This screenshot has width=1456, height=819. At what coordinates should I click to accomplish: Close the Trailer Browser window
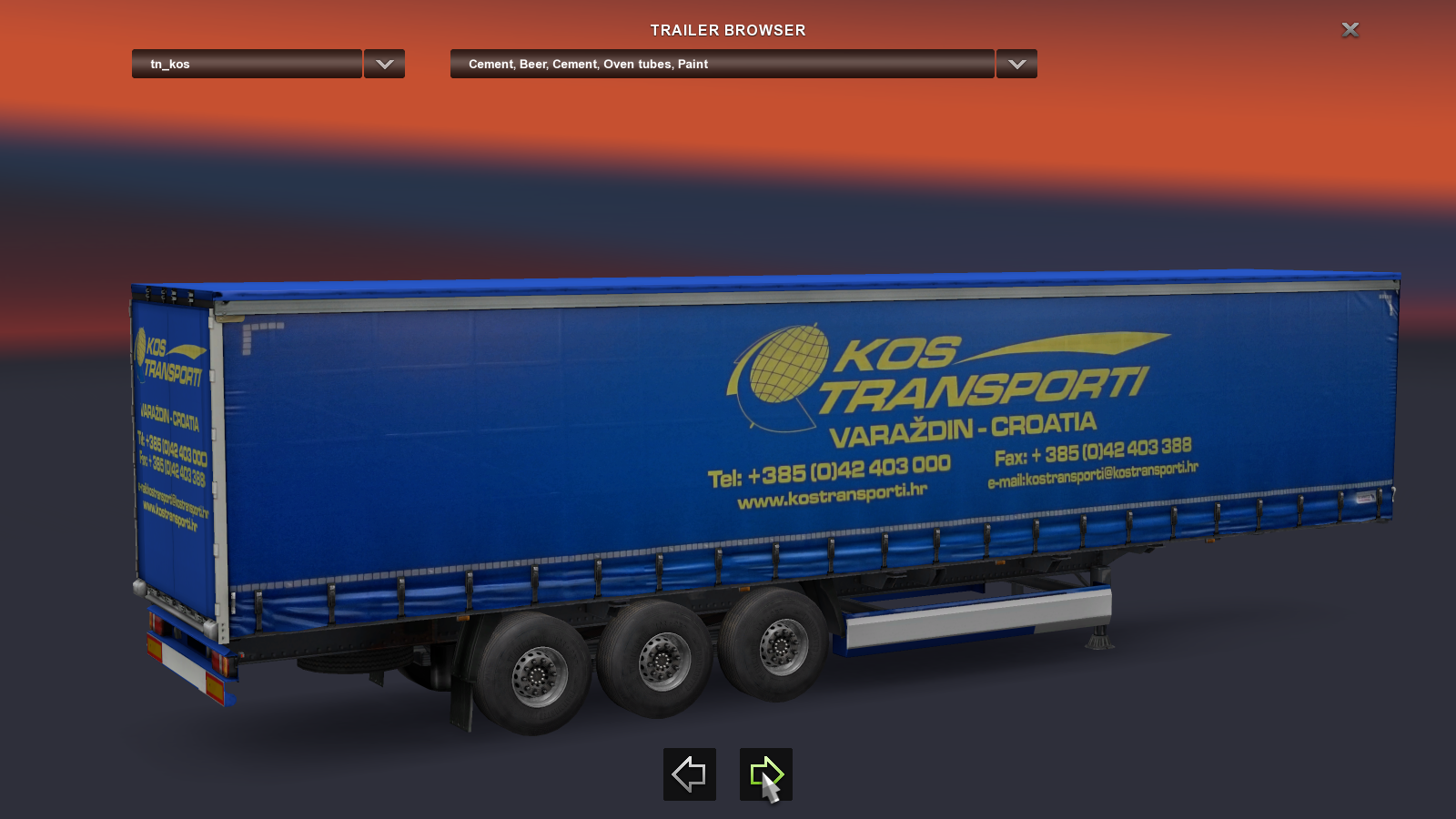[x=1350, y=30]
